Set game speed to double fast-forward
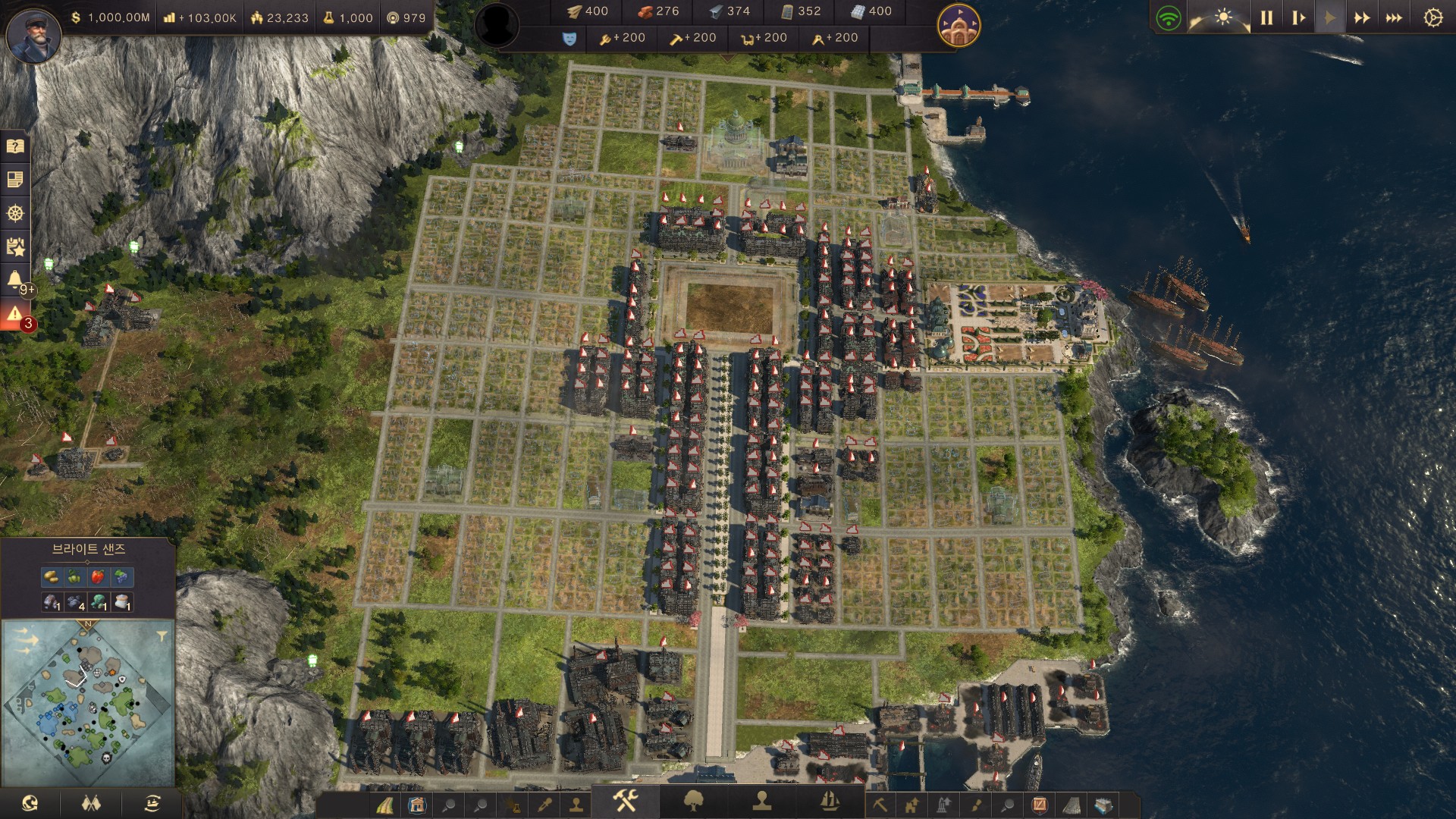Screen dimensions: 1456x819 tap(1362, 17)
